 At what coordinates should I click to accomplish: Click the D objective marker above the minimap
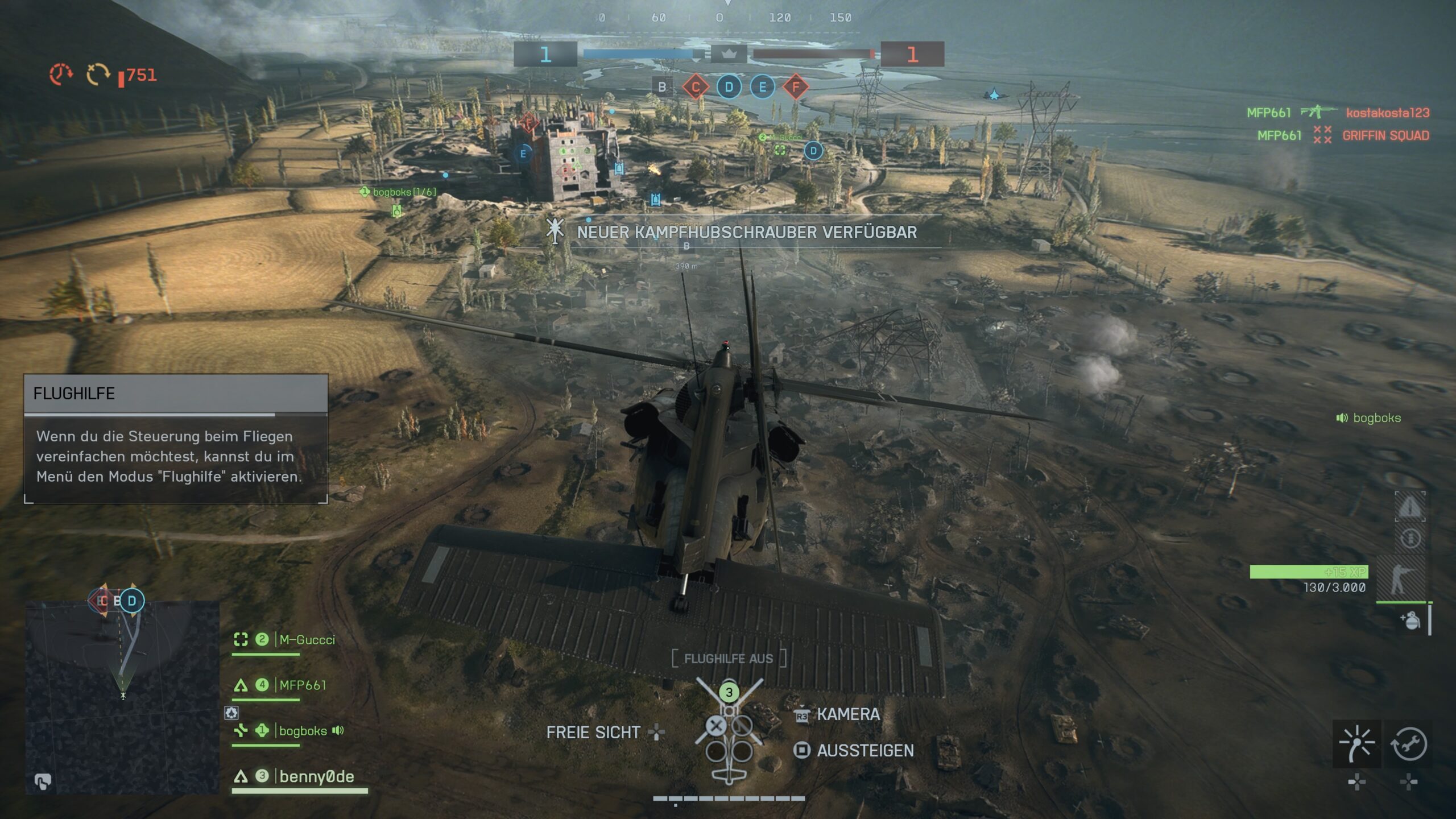tap(132, 601)
